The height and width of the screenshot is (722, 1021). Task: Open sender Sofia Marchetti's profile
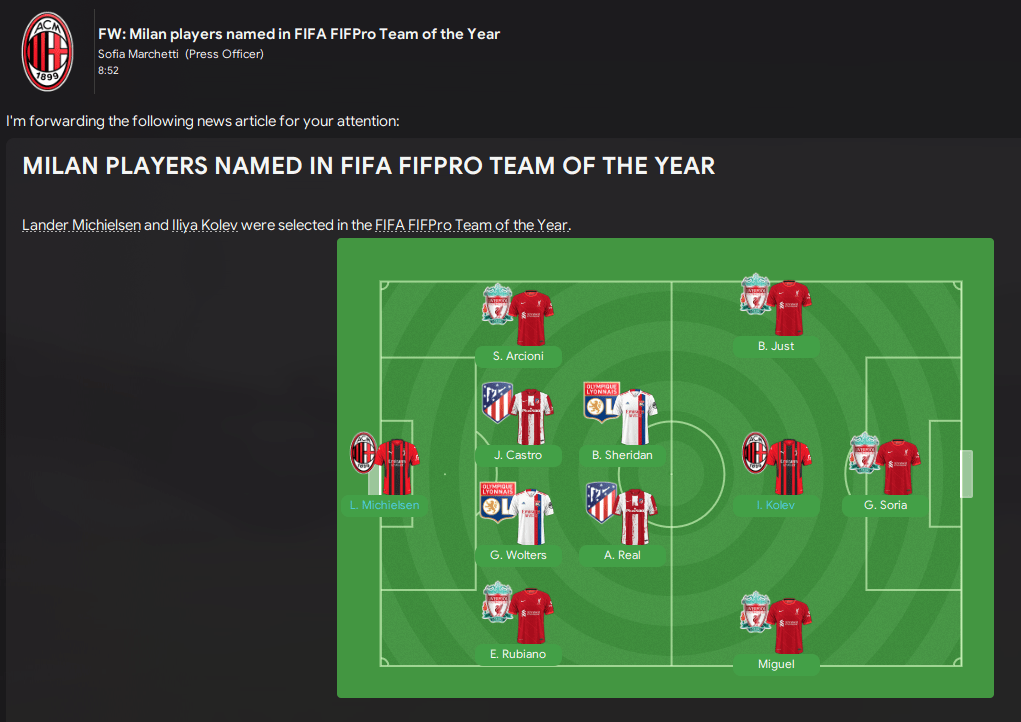[139, 54]
